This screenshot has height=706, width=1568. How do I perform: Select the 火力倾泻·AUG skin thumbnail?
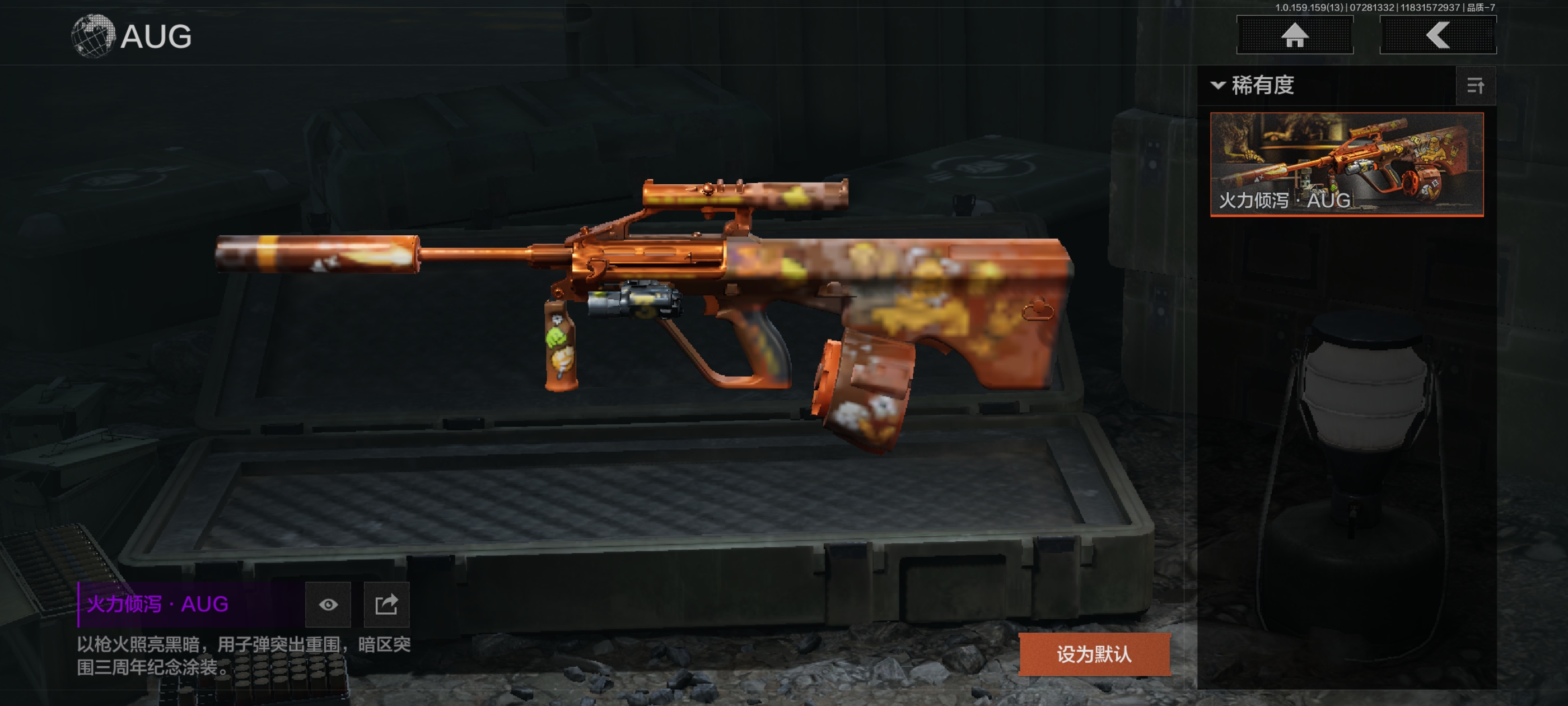coord(1346,164)
